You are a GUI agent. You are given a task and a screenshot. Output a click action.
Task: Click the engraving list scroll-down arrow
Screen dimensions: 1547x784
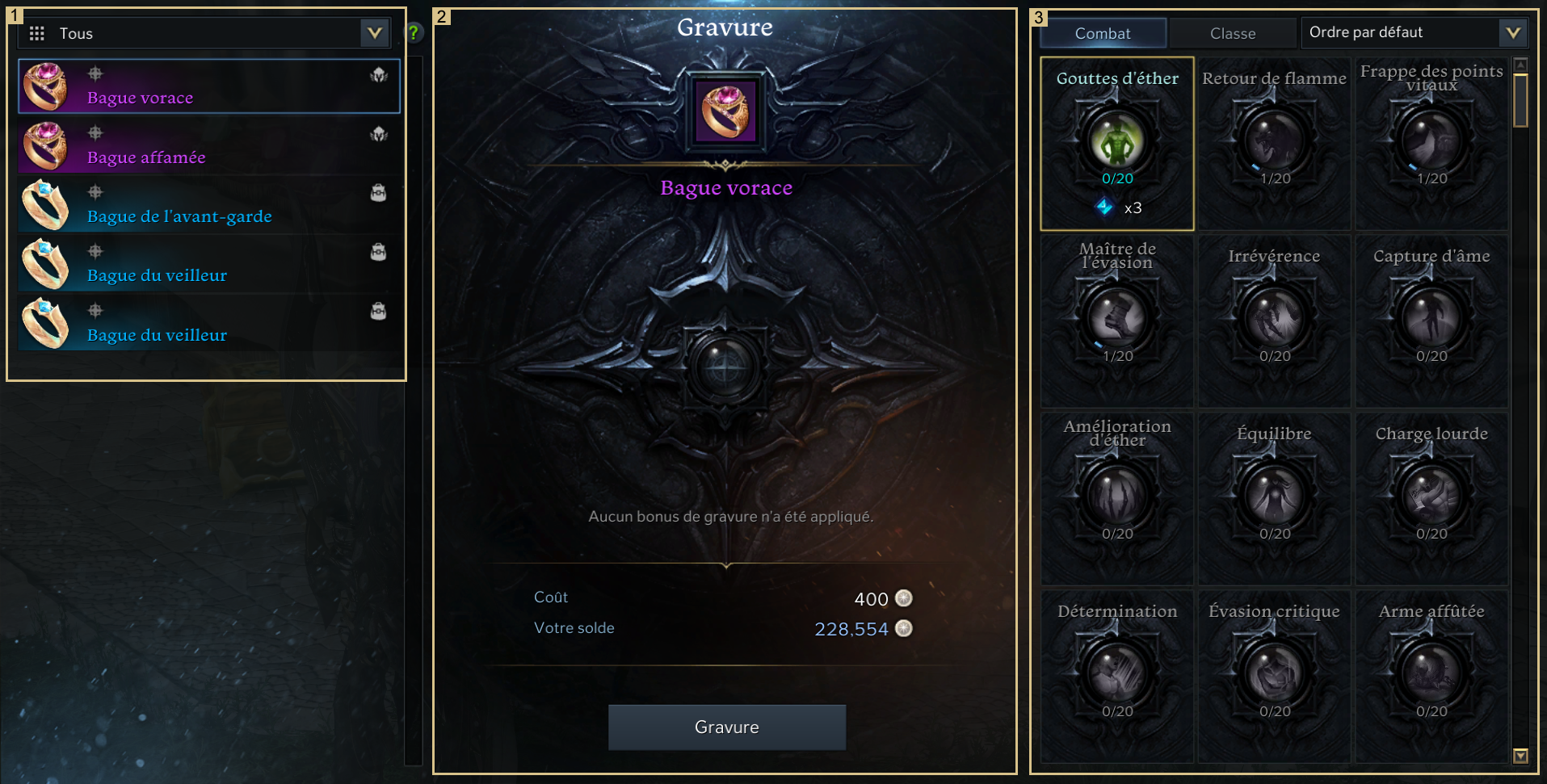click(x=1520, y=756)
